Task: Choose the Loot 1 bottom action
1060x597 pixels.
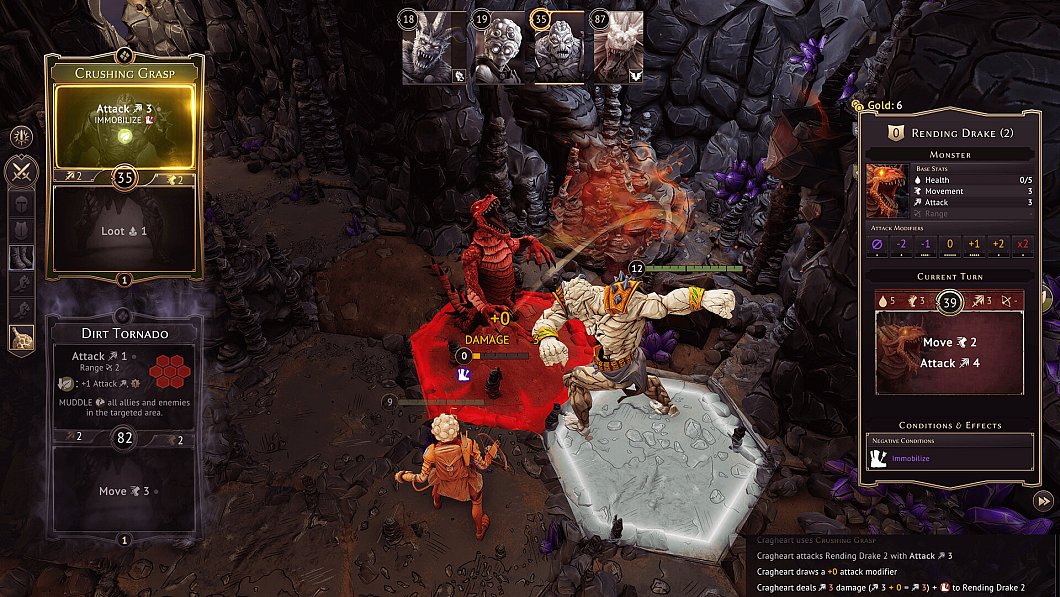Action: point(125,230)
